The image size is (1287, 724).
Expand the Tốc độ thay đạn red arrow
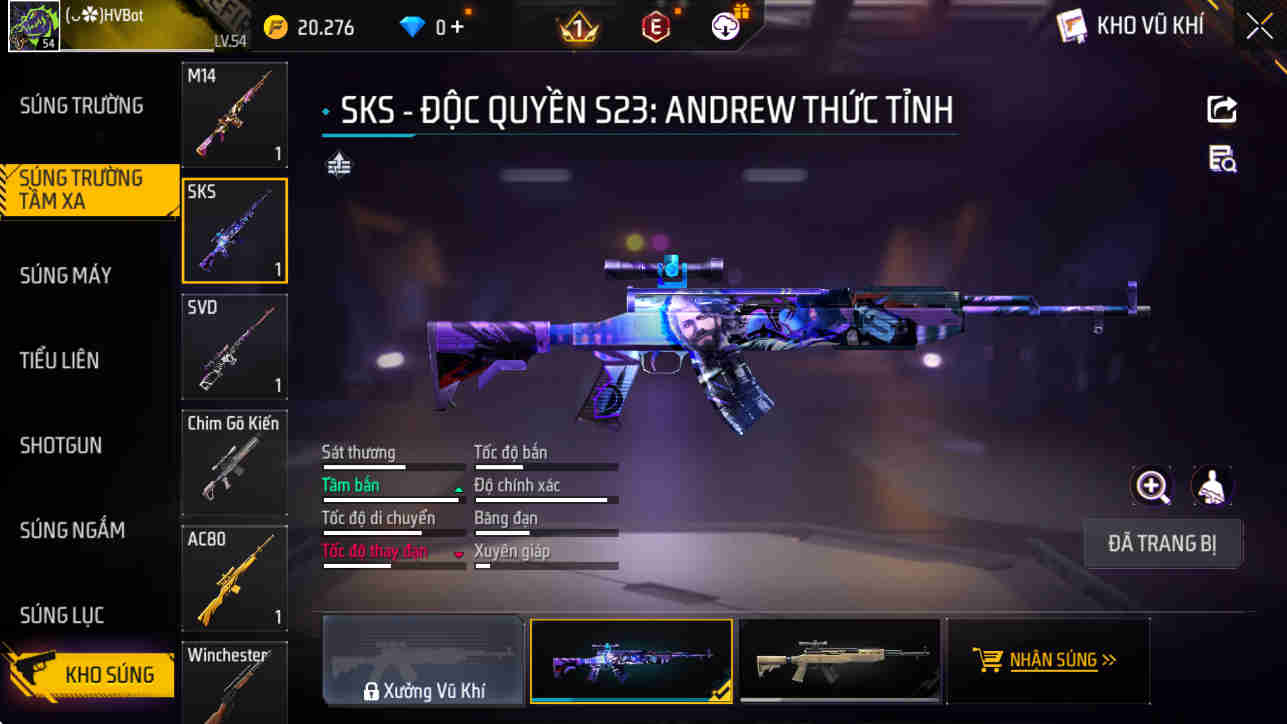point(460,557)
